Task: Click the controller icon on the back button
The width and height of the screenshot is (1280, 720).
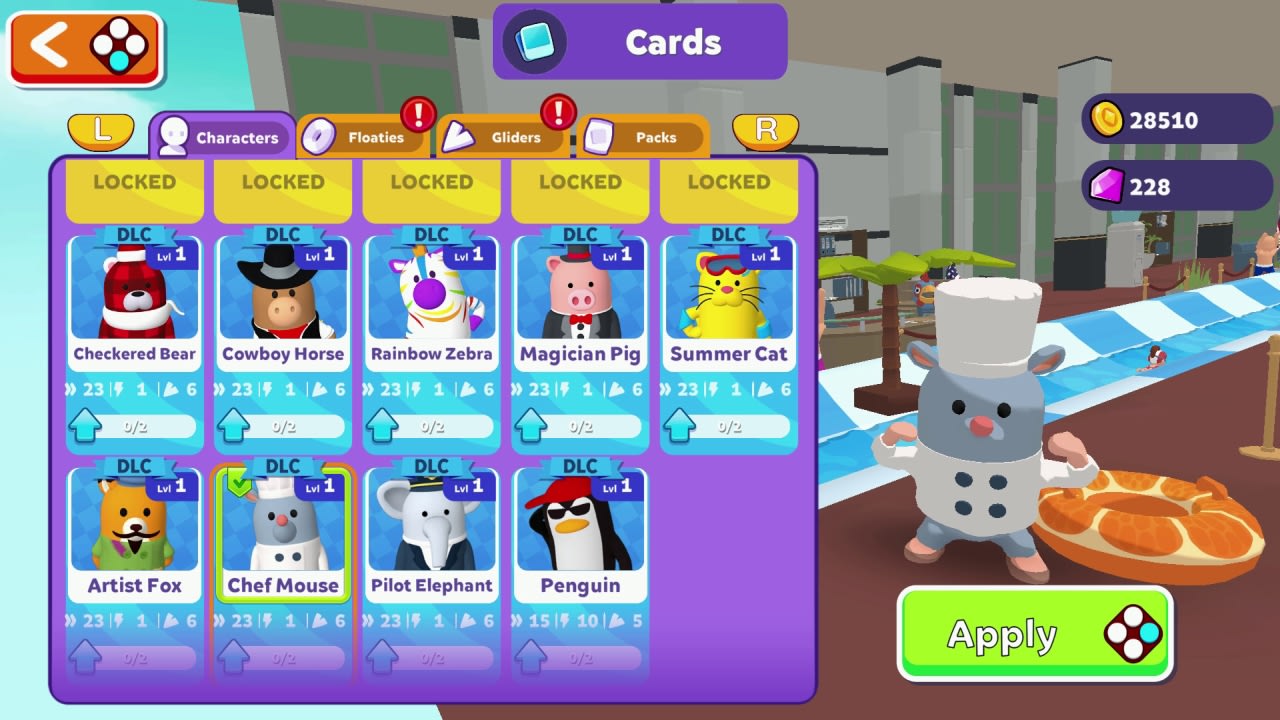Action: (119, 46)
